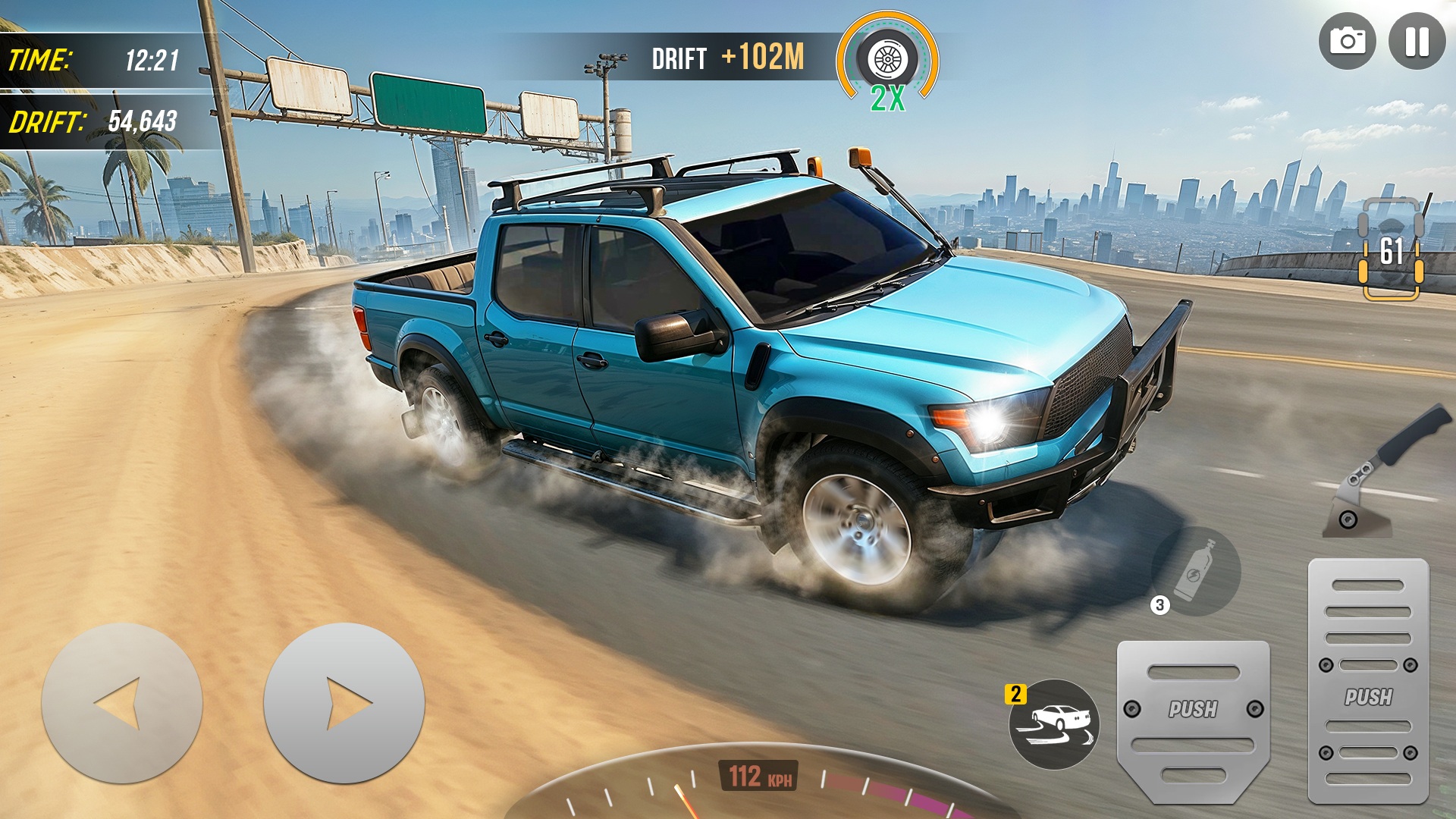Trigger the drifting car assist icon
This screenshot has width=1456, height=819.
pyautogui.click(x=1054, y=724)
